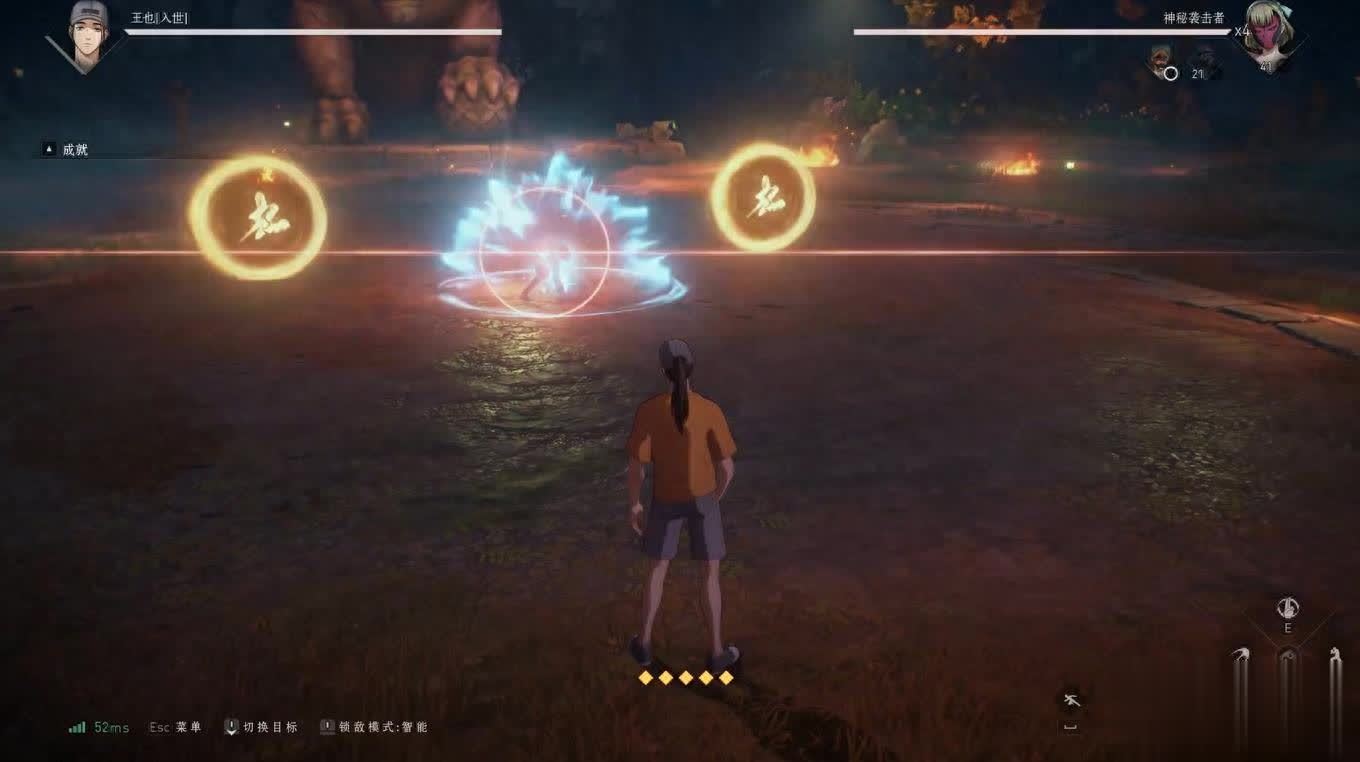1360x762 pixels.
Task: Activate the crouching-figure skill above the right pillar
Action: [x=1335, y=655]
